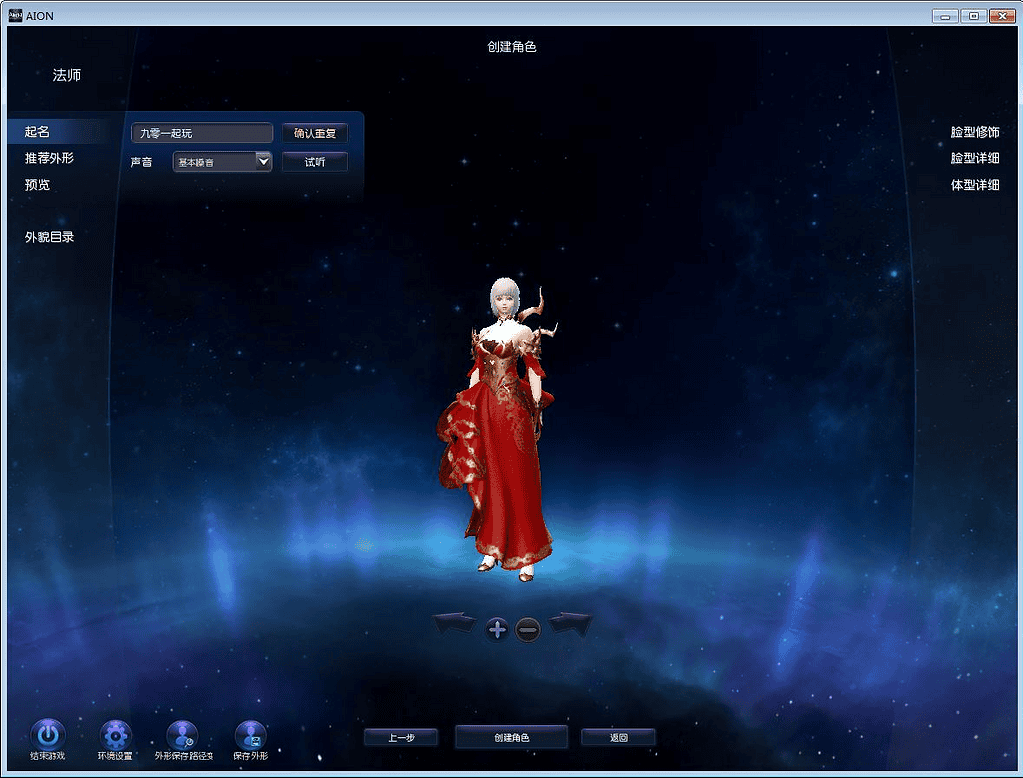1023x778 pixels.
Task: Rotate character with the left arrow
Action: [x=454, y=624]
